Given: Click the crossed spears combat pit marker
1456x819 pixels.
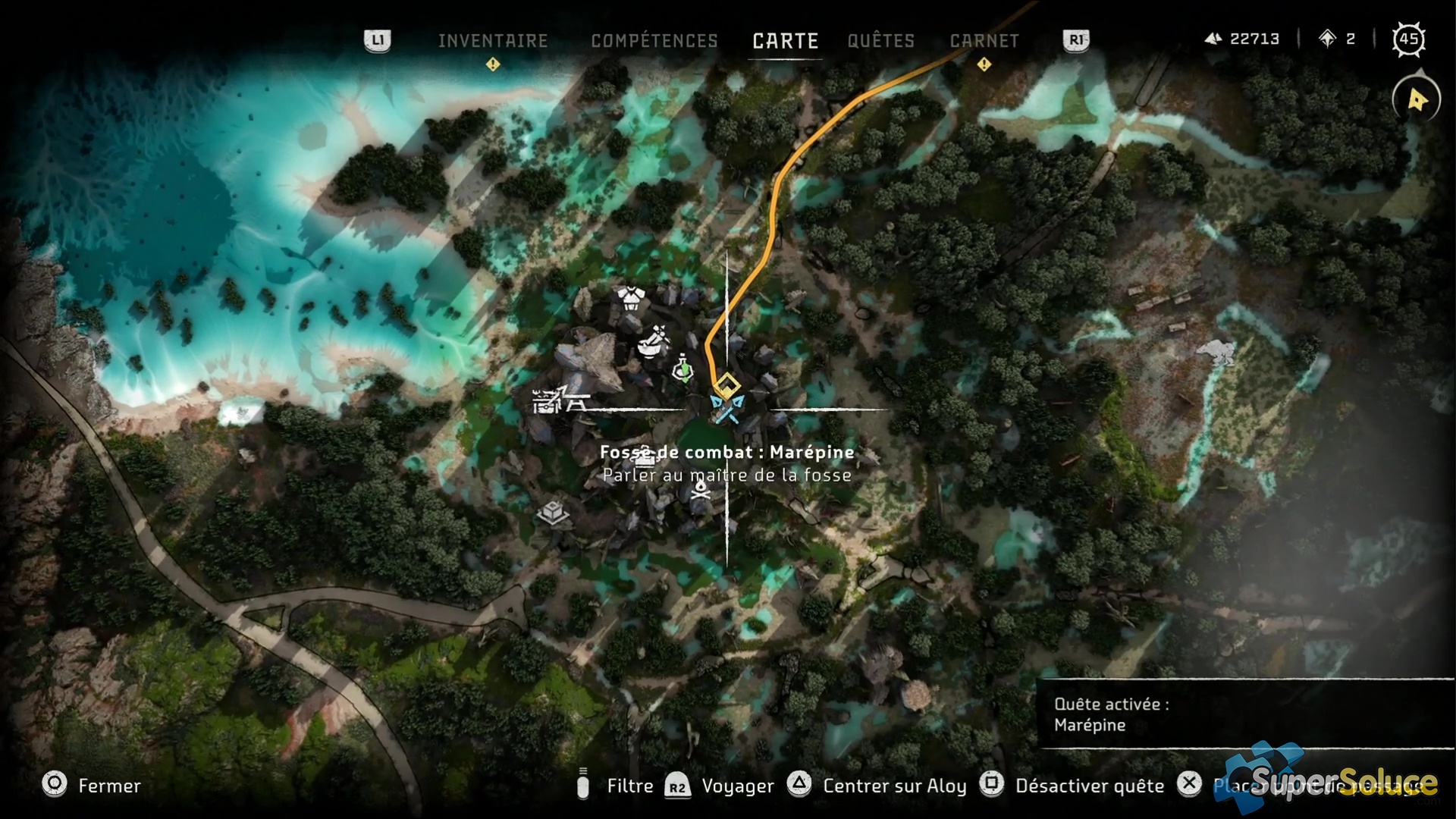Looking at the screenshot, I should [726, 409].
